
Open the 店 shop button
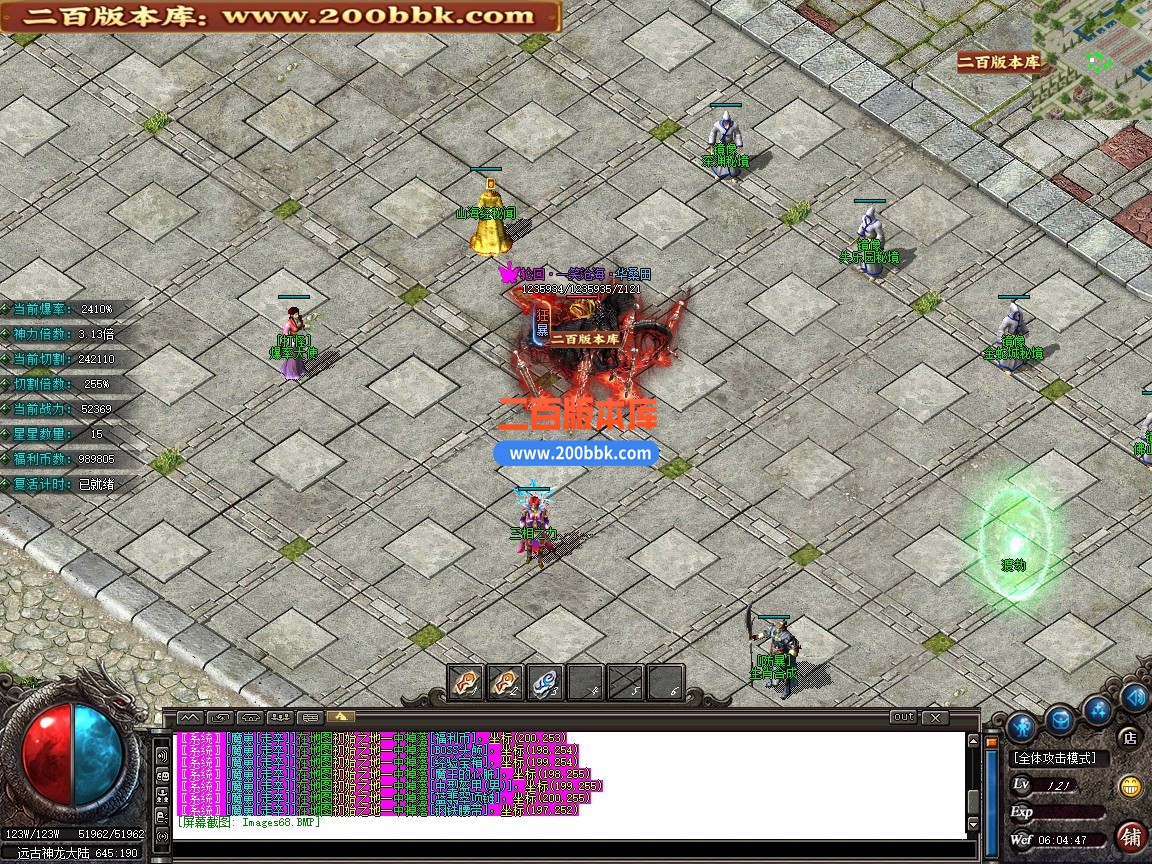pos(1129,739)
